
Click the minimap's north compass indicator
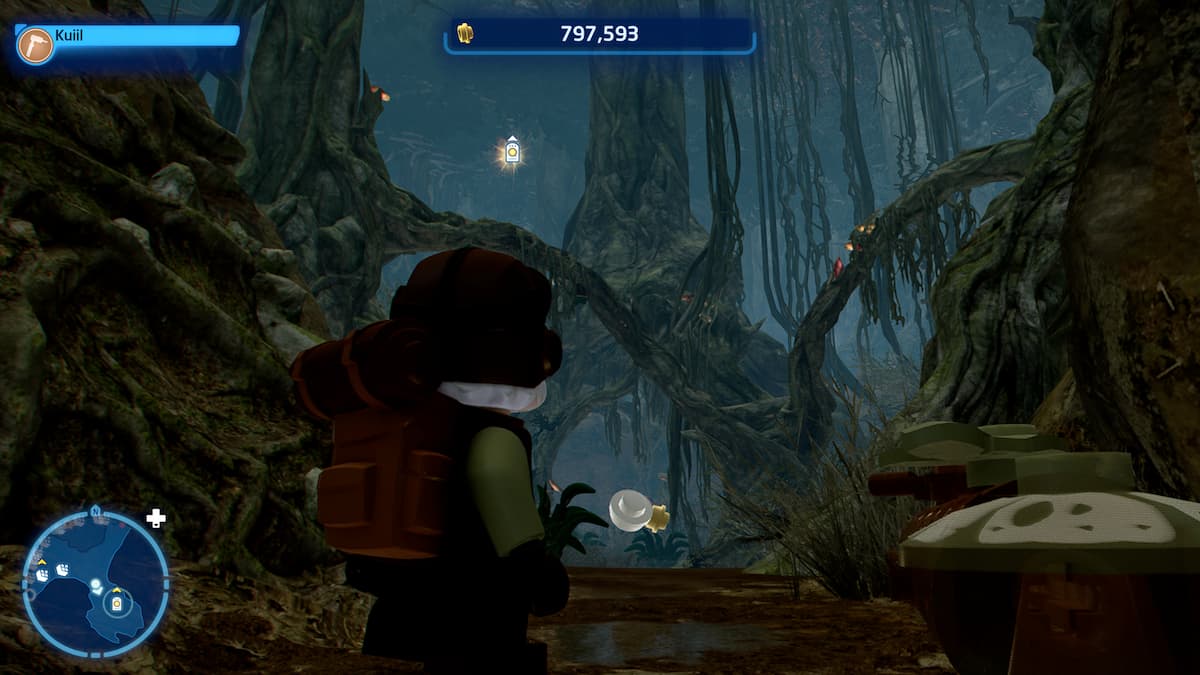(95, 510)
